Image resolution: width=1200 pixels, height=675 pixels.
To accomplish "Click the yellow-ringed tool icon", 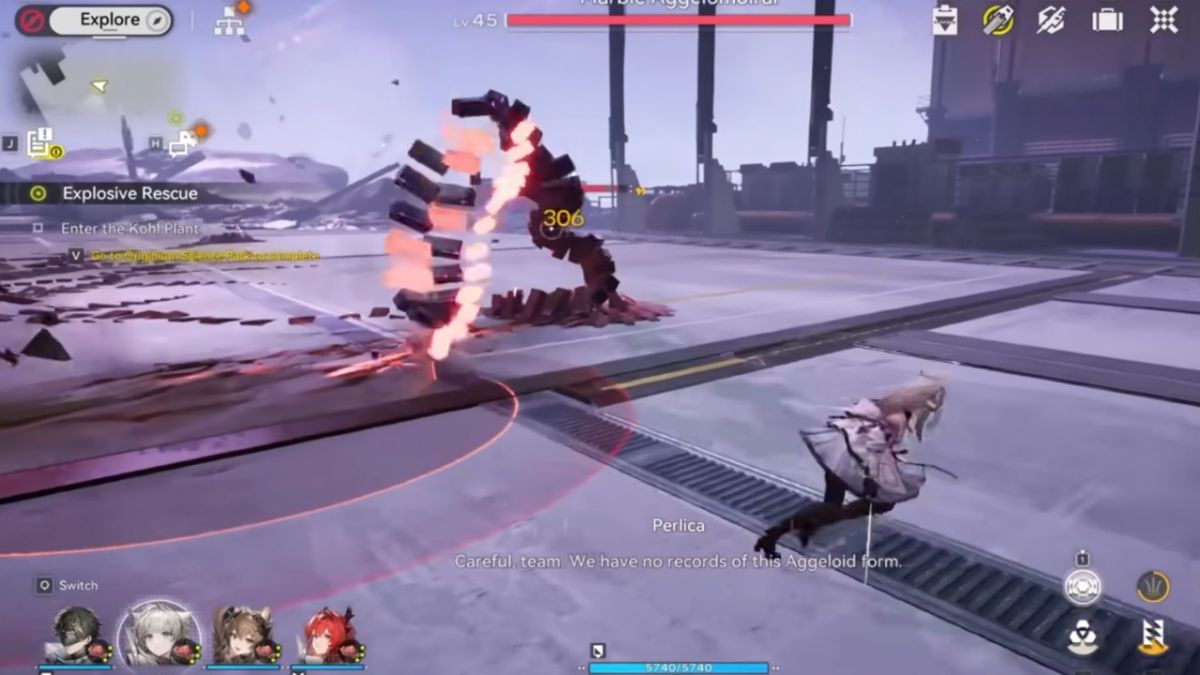I will point(997,20).
